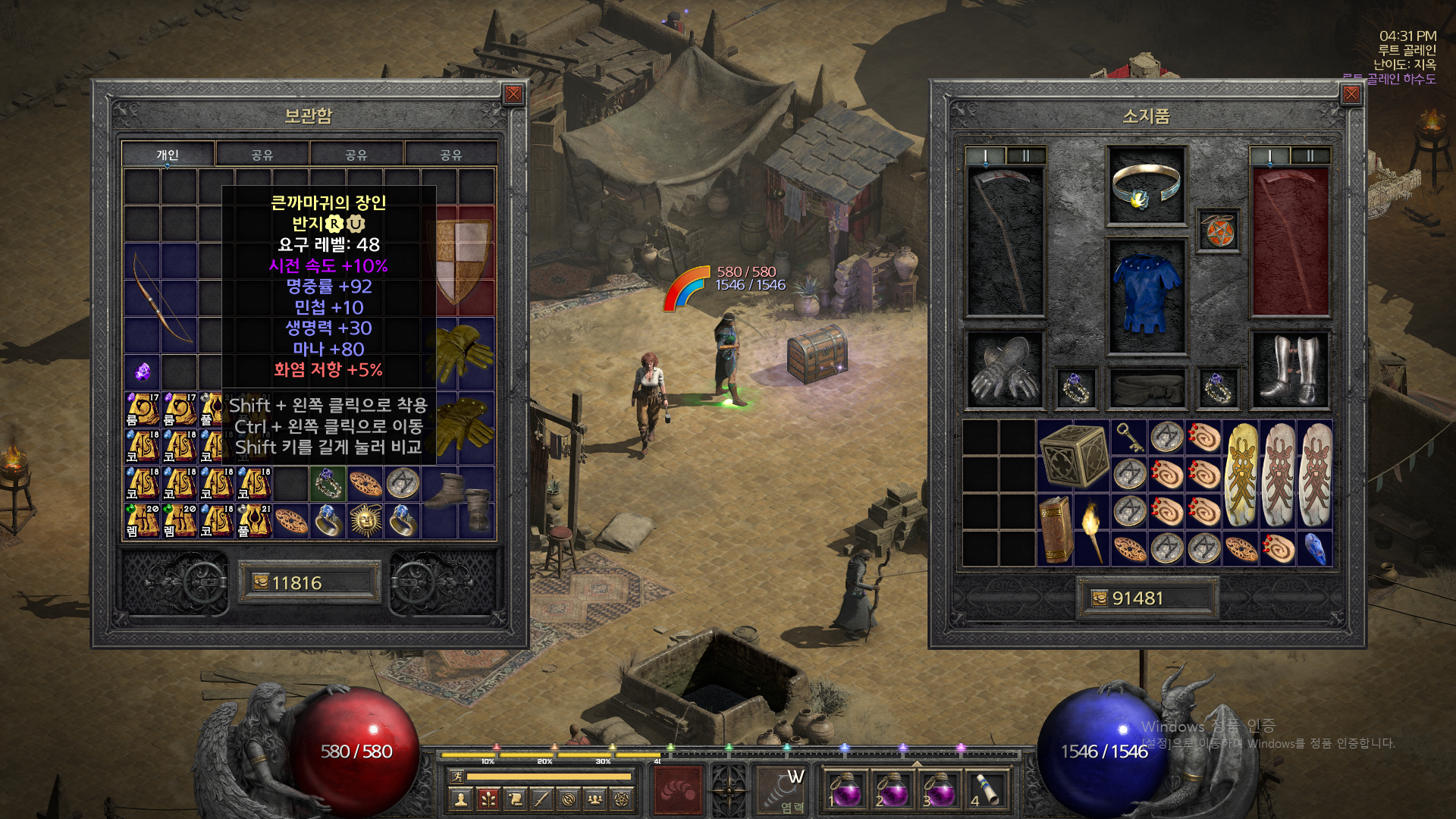Switch to the personal stash tab
This screenshot has height=819, width=1456.
click(x=168, y=154)
